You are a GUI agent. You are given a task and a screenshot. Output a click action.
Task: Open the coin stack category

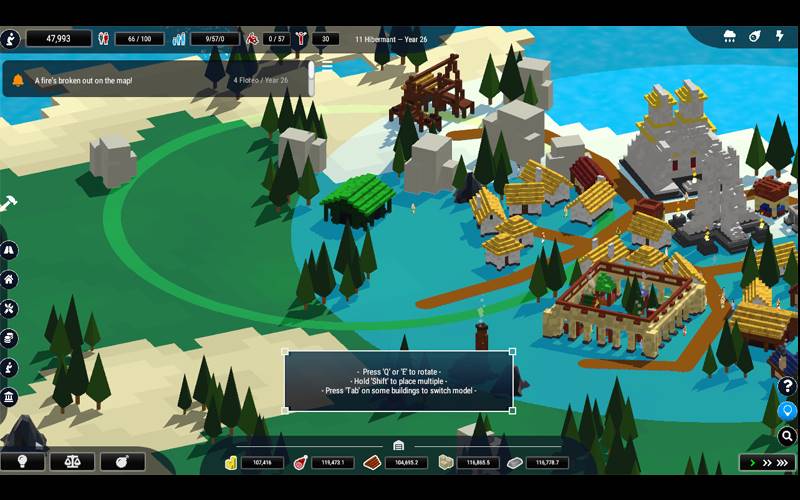[9, 338]
